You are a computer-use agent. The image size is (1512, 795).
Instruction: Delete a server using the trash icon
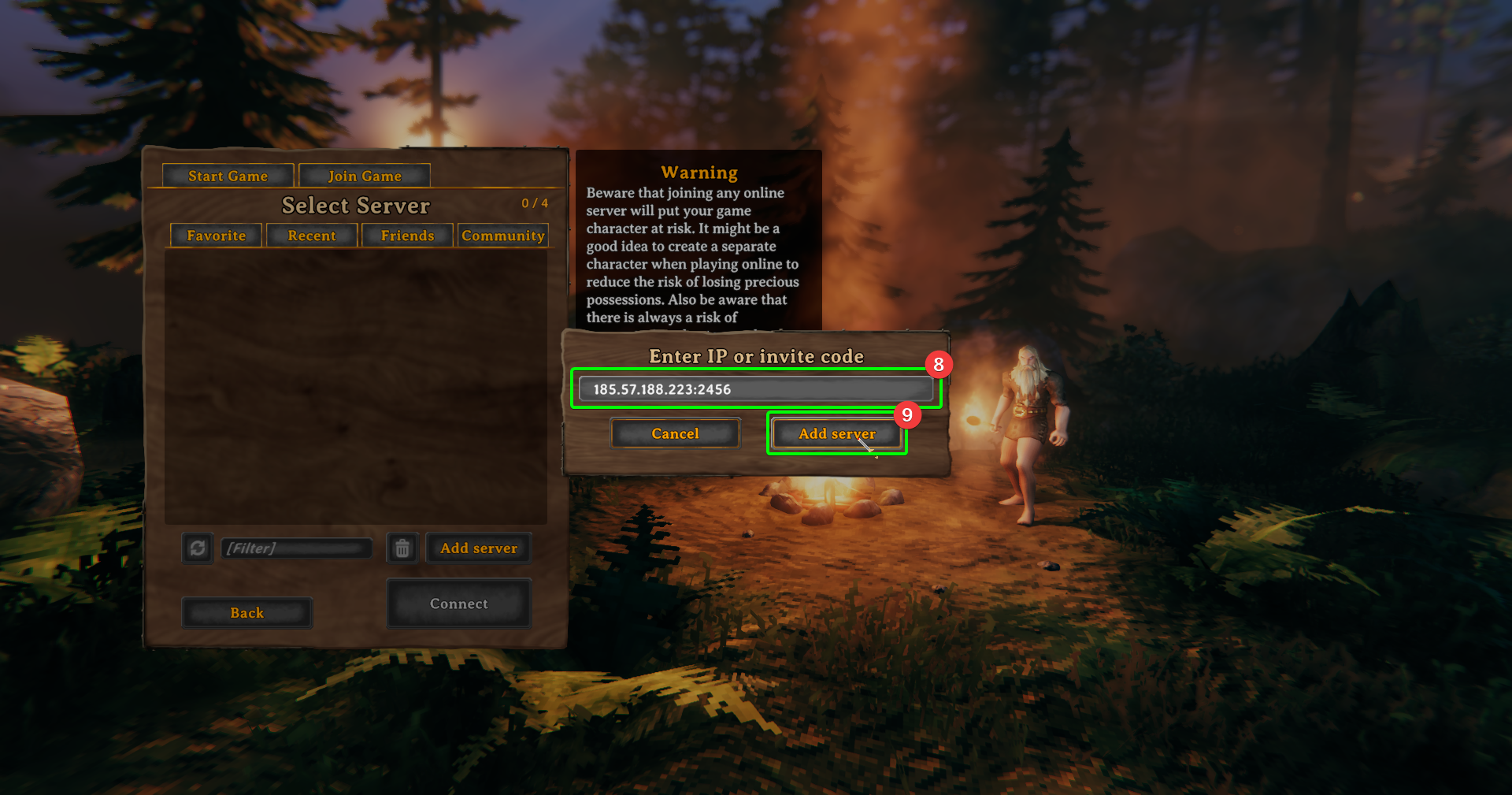[402, 548]
